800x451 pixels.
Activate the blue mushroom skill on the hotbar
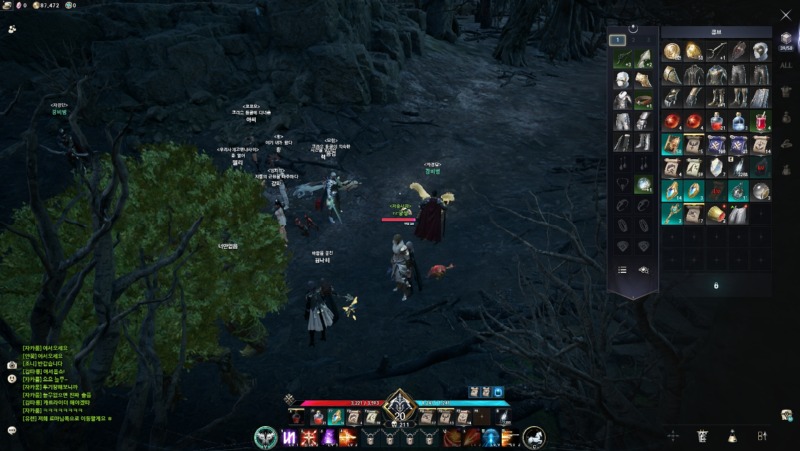click(x=491, y=437)
